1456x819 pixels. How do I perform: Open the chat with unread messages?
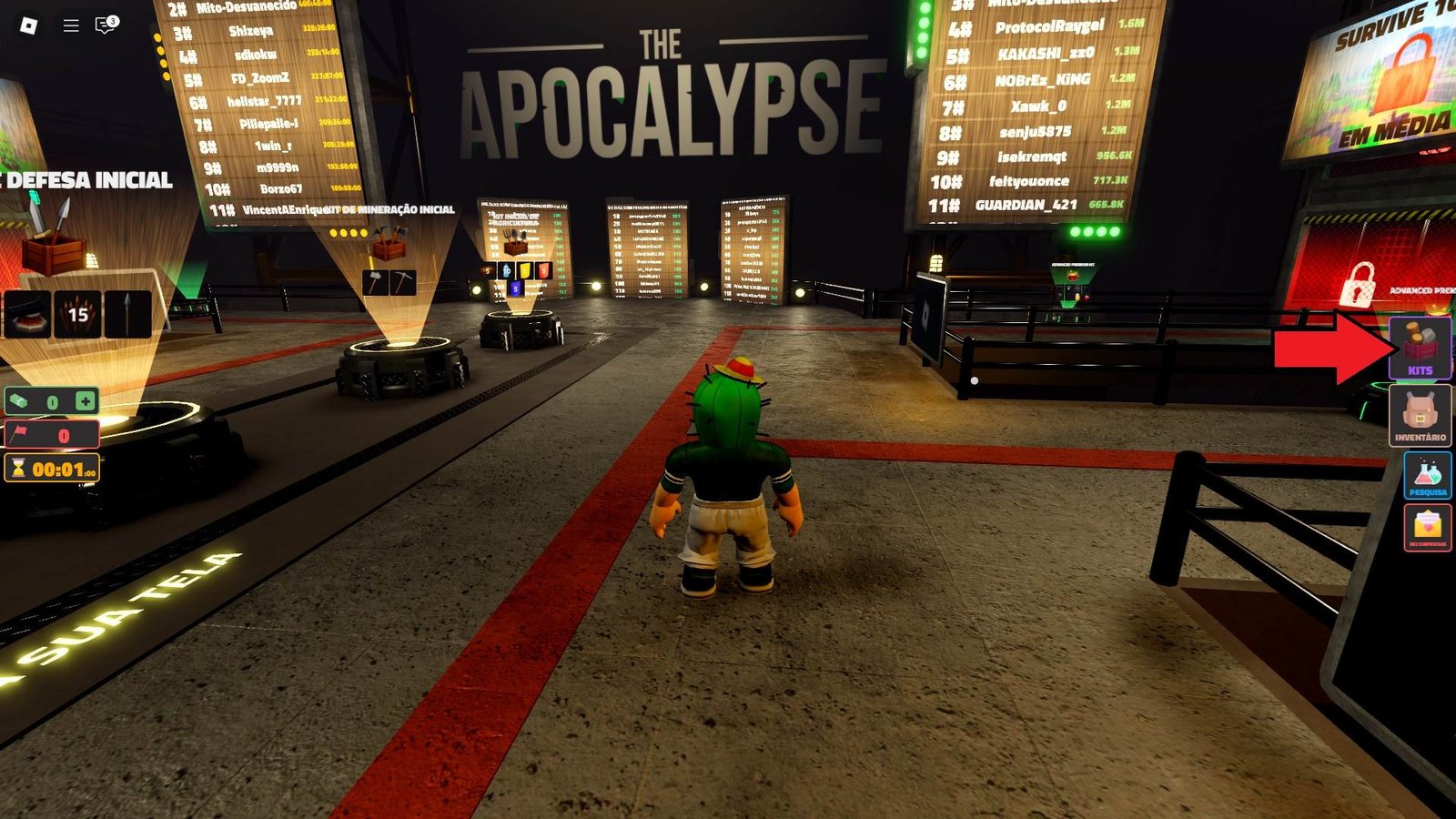[106, 25]
